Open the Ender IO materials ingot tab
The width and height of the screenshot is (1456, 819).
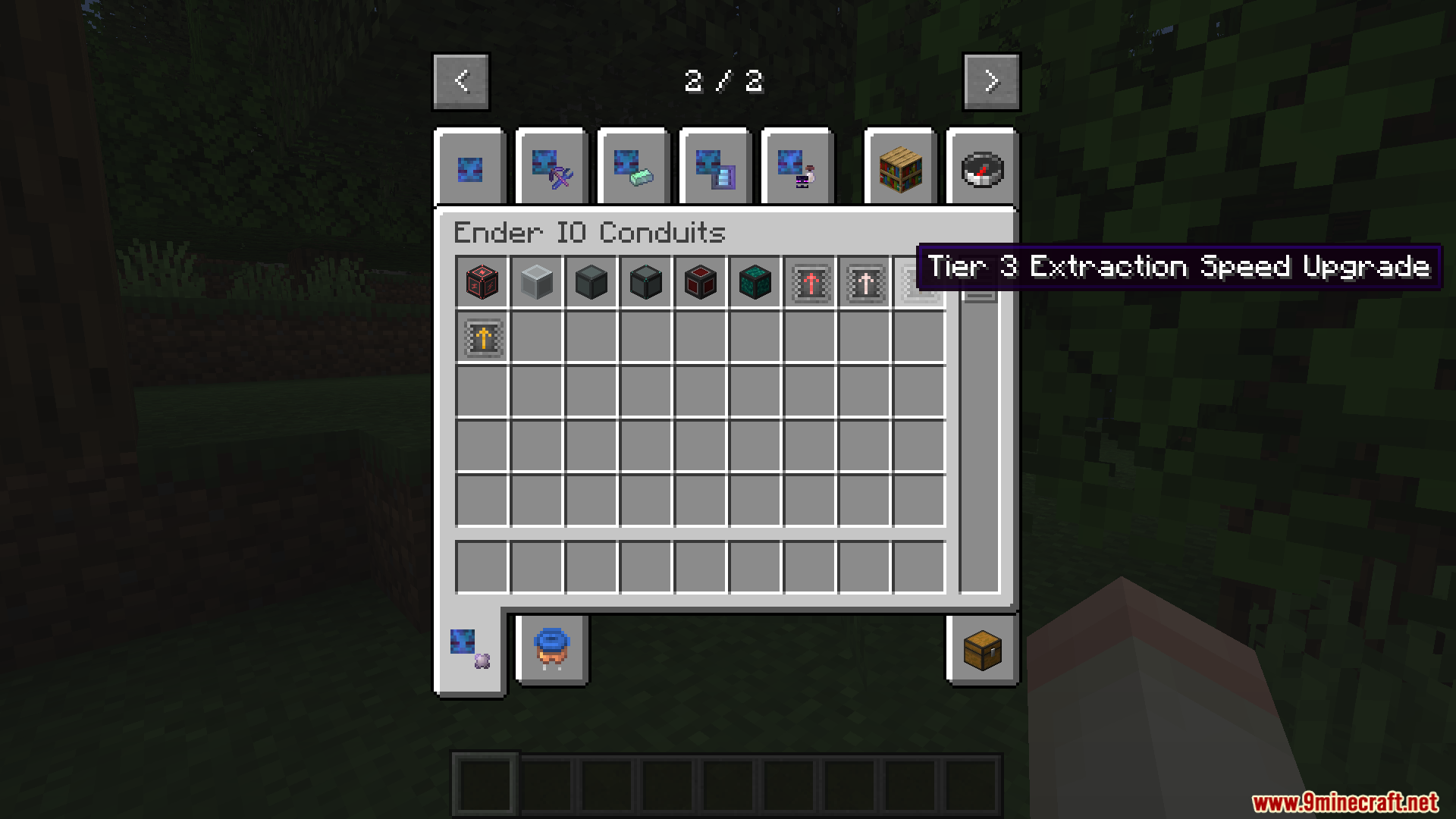(x=633, y=168)
